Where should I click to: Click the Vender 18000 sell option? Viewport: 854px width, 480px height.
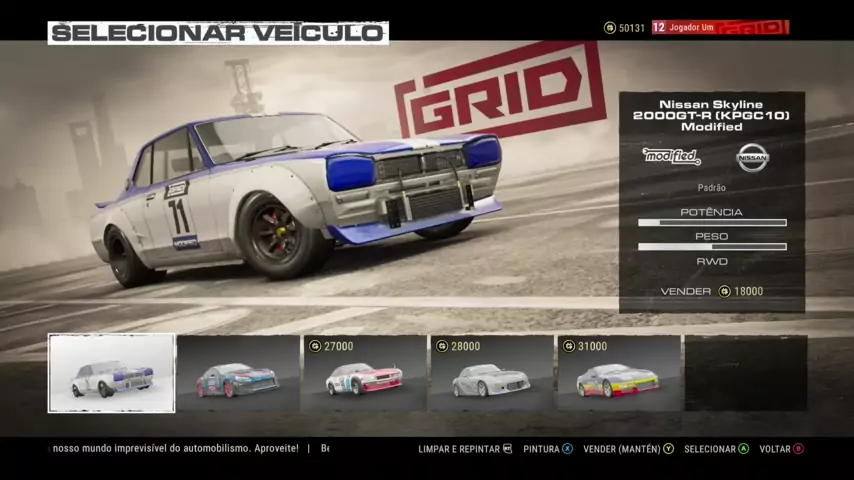coord(712,292)
